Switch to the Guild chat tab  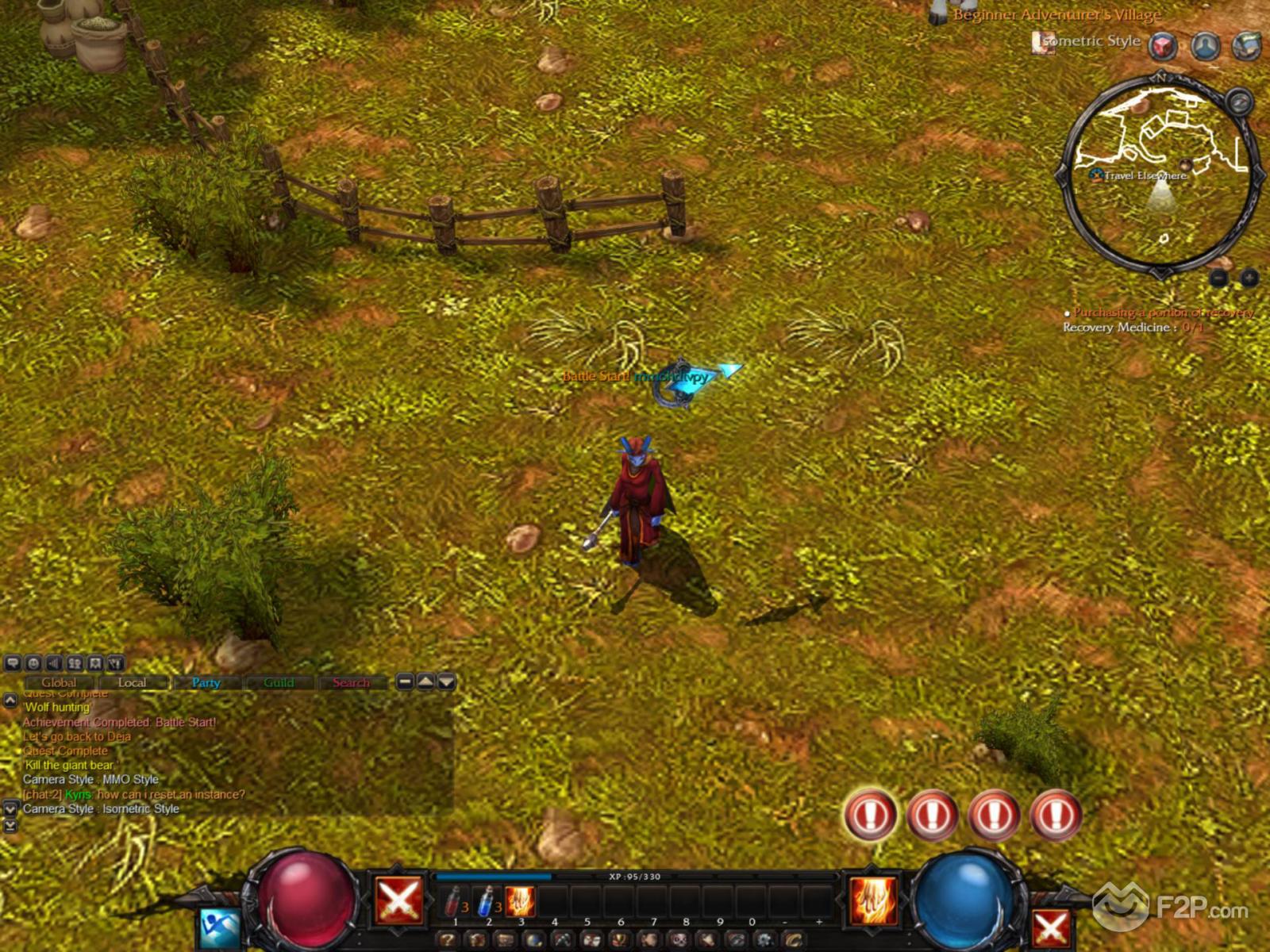pos(279,682)
